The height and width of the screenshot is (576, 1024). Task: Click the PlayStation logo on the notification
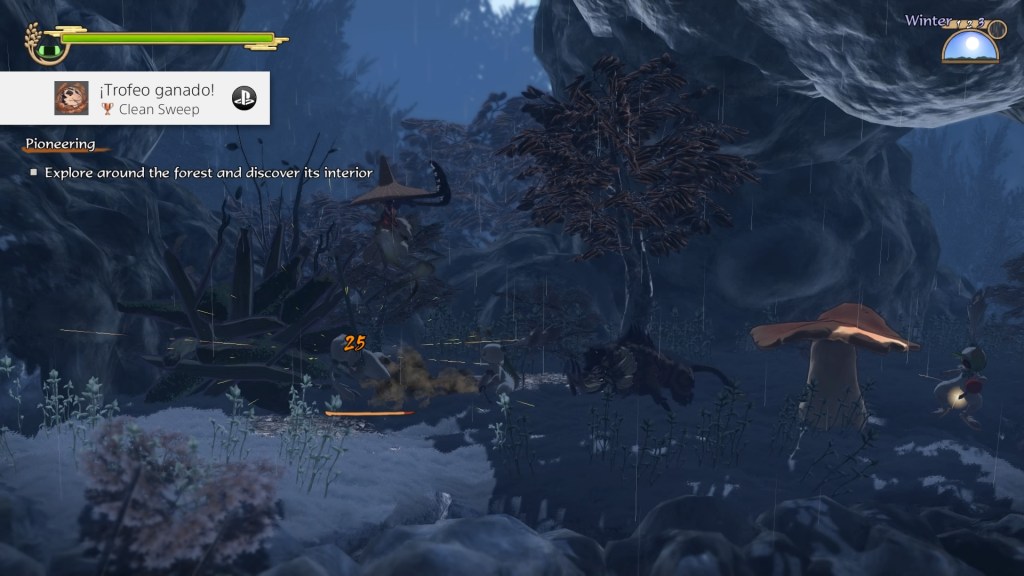[244, 98]
